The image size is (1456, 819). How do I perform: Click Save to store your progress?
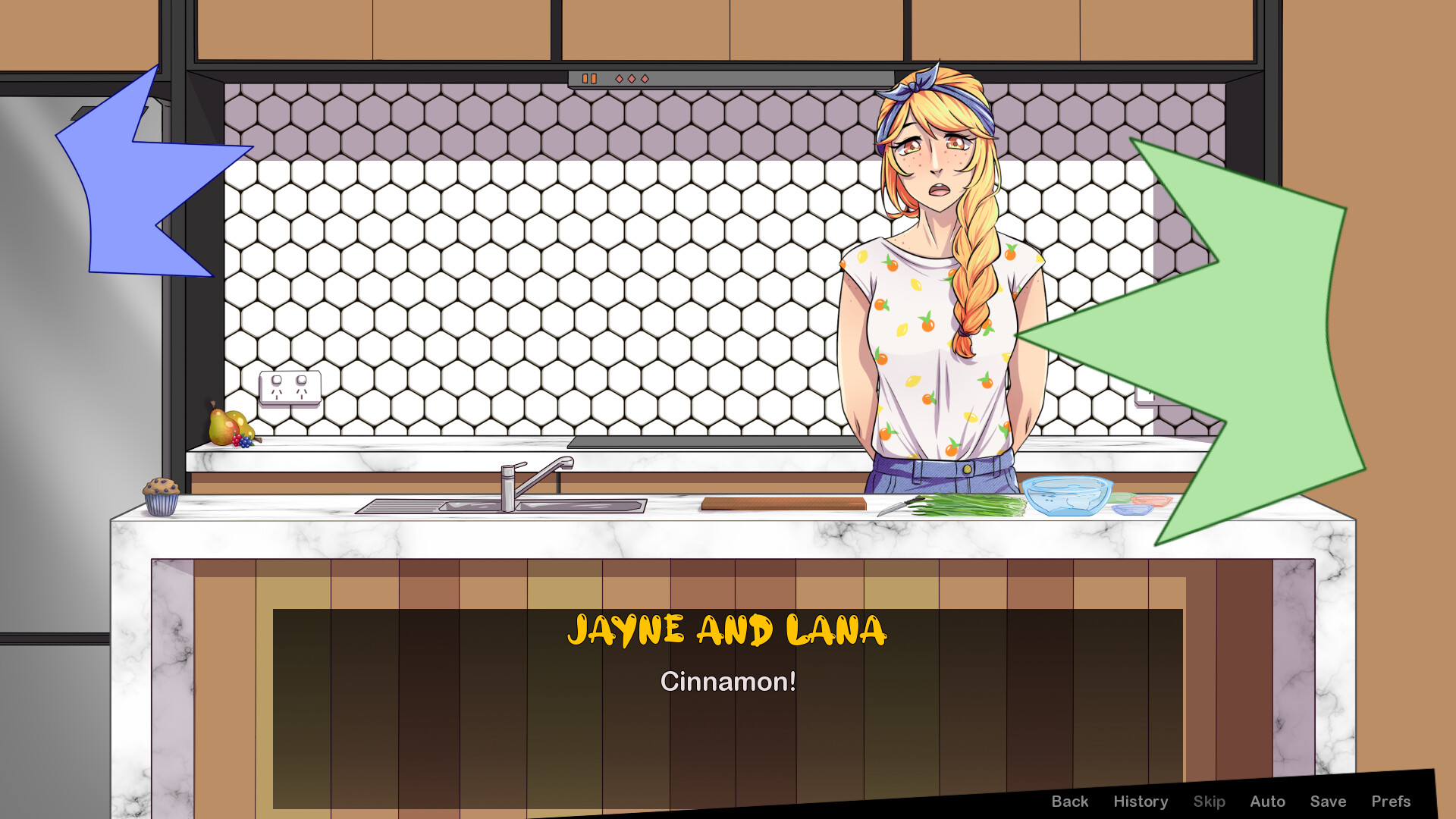[1328, 801]
